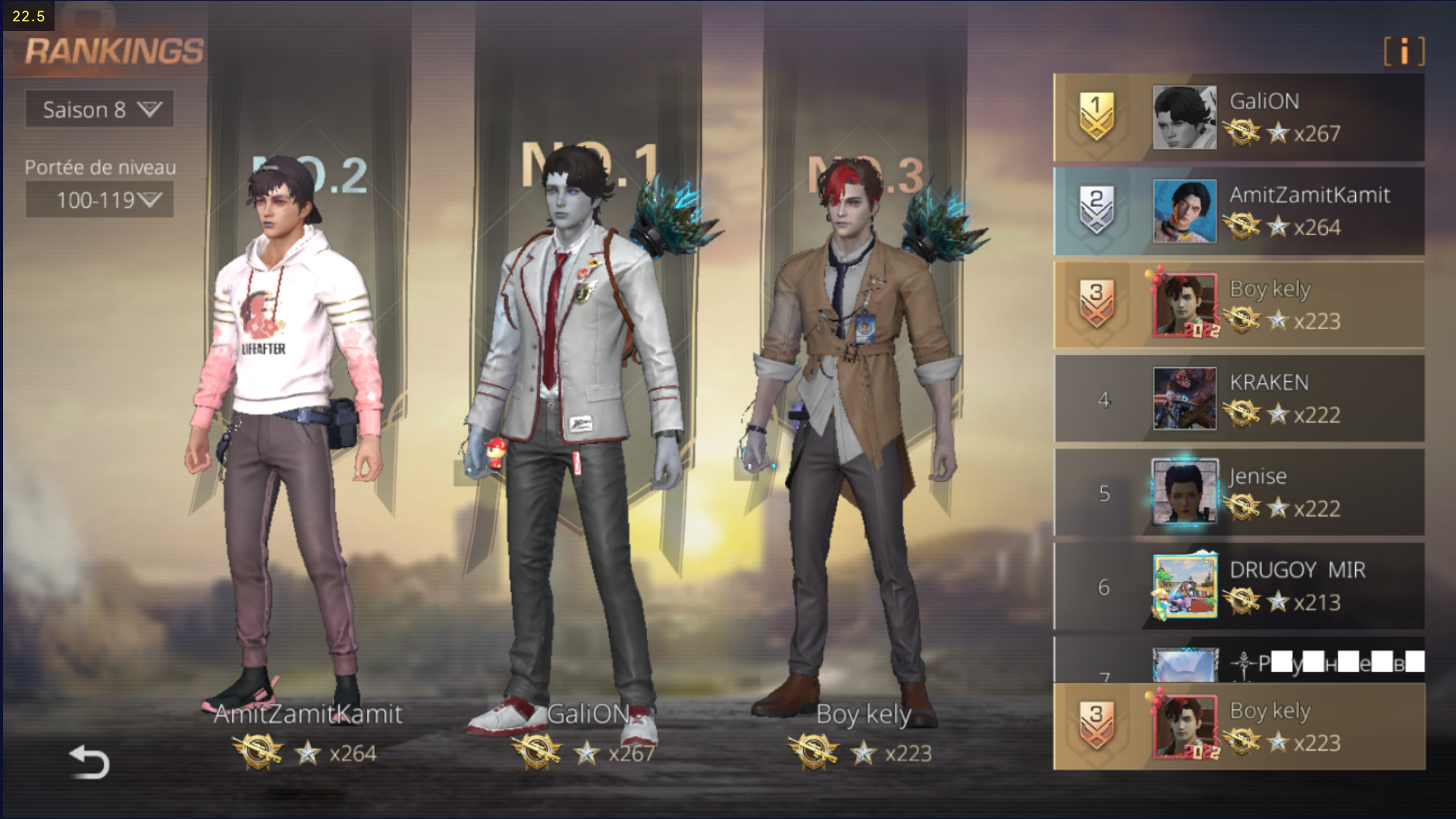Open the rankings info button

[1404, 52]
